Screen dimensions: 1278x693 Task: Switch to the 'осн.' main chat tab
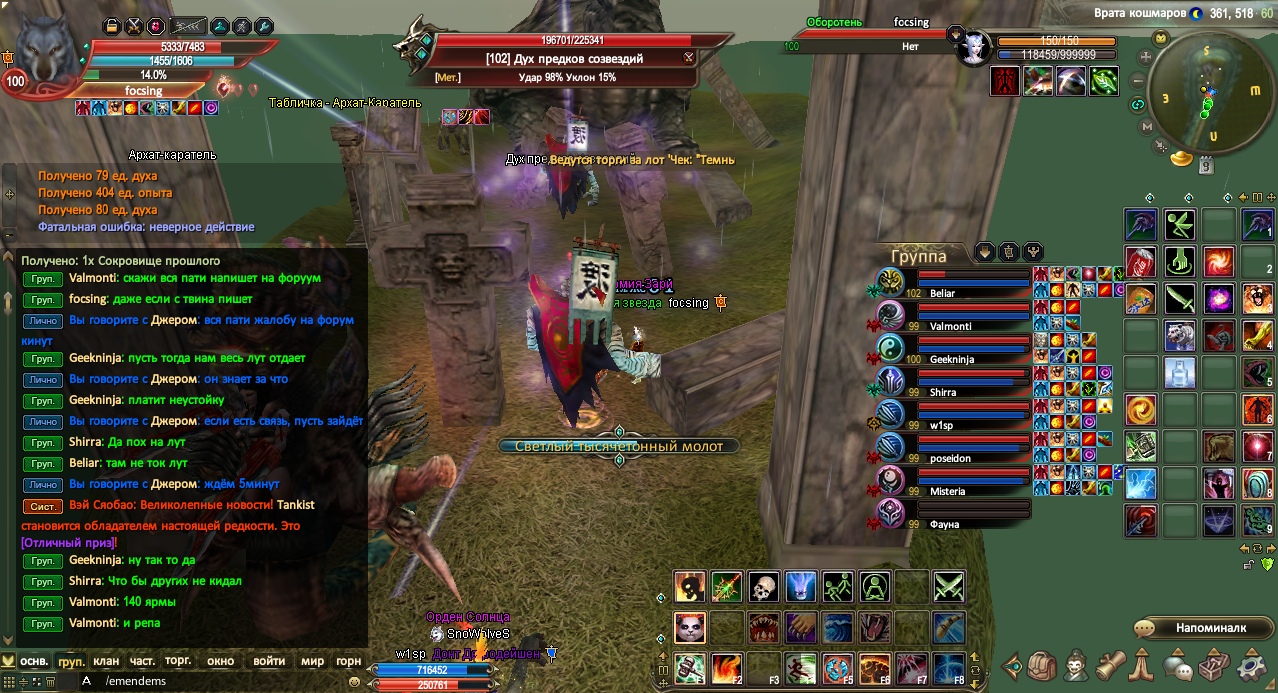35,661
